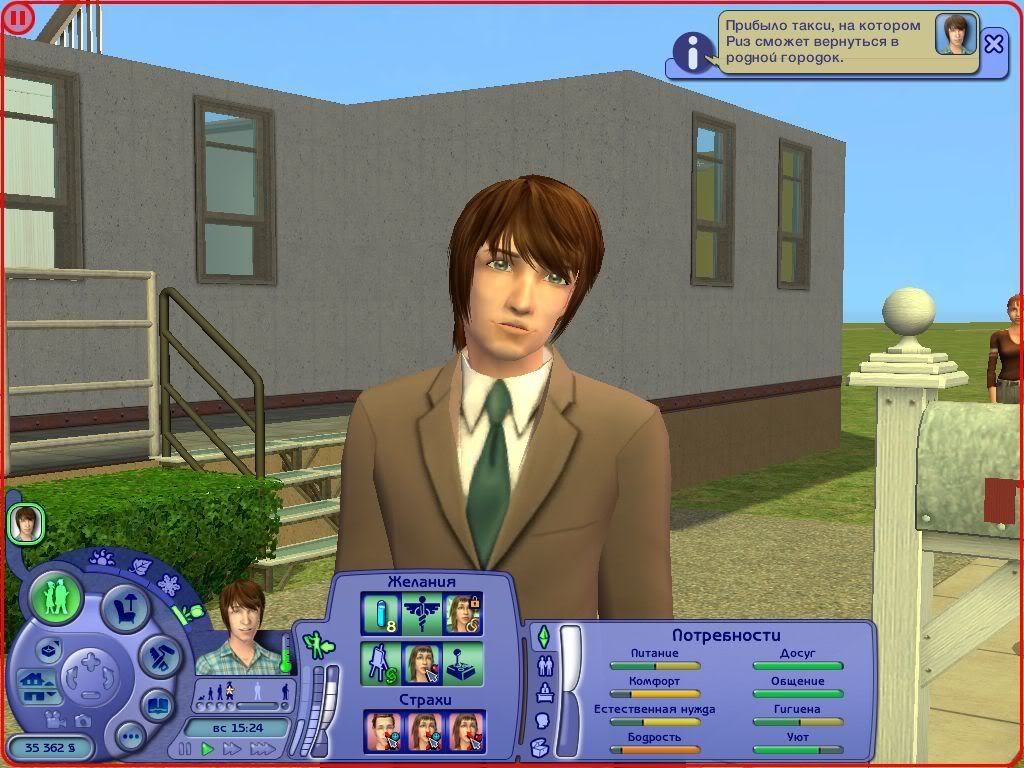
Task: Select the joystick play games want
Action: tap(463, 663)
